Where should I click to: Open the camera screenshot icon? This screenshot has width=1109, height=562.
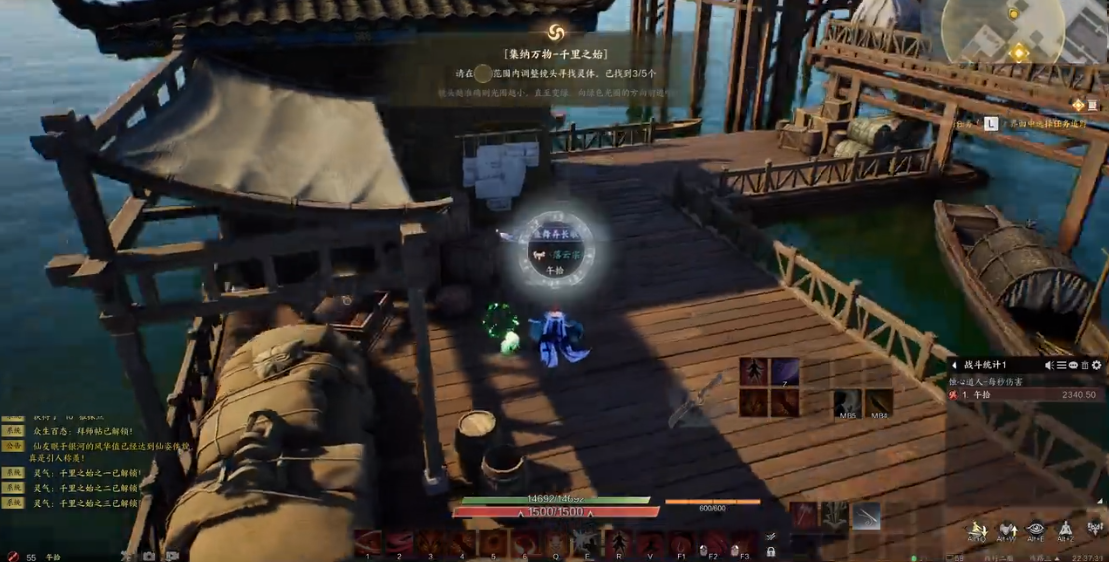point(149,556)
